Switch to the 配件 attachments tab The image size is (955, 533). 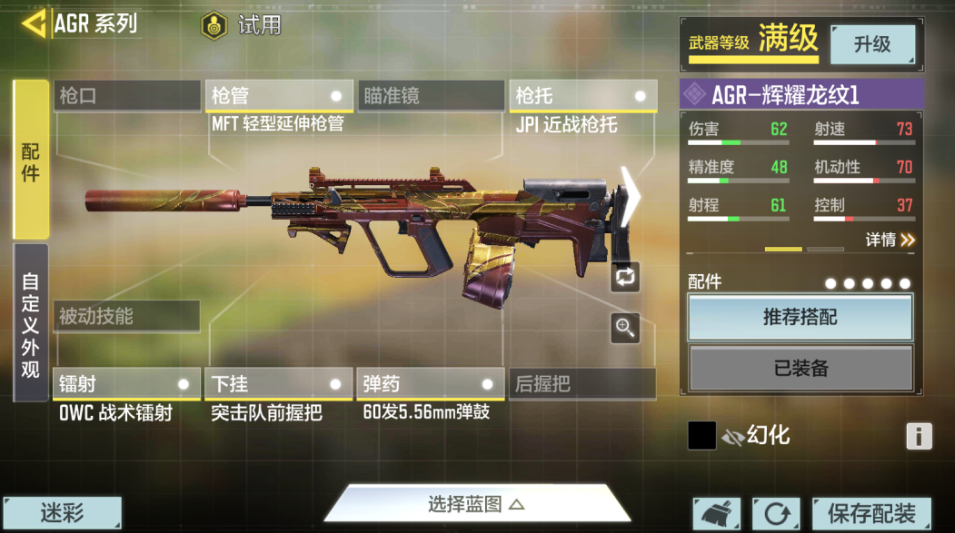click(x=30, y=160)
